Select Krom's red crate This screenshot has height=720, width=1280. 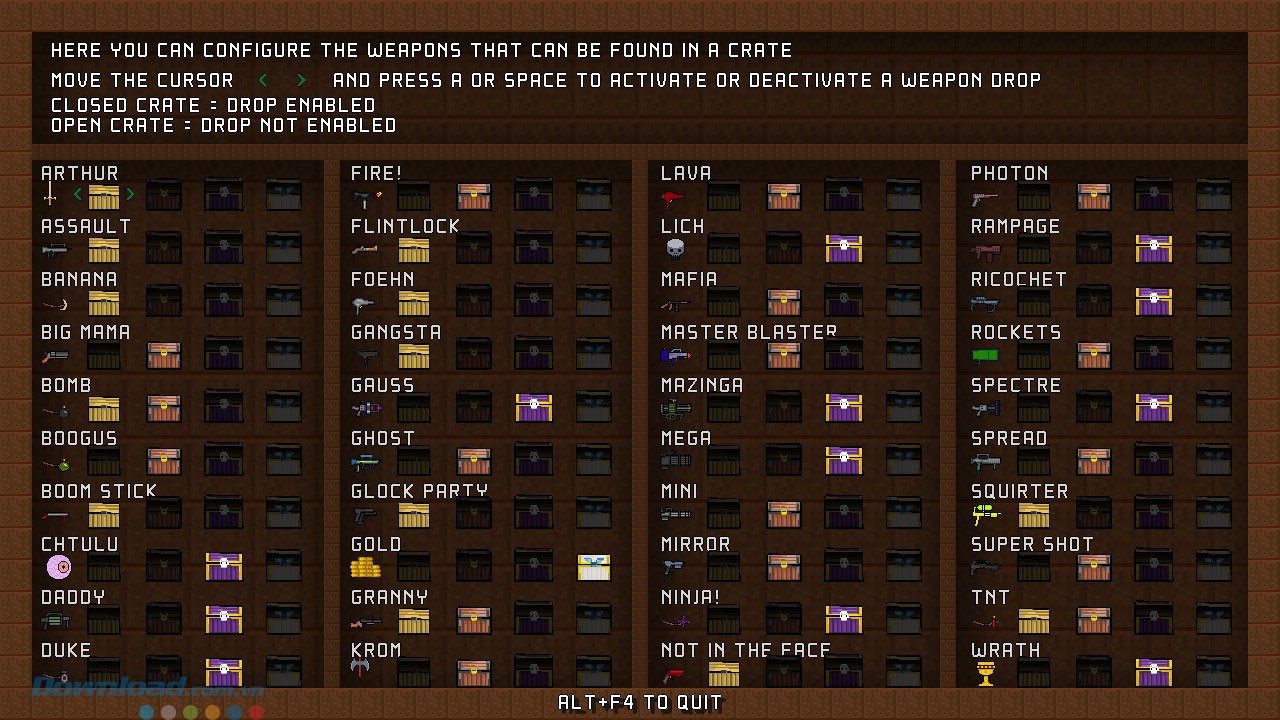pos(474,672)
